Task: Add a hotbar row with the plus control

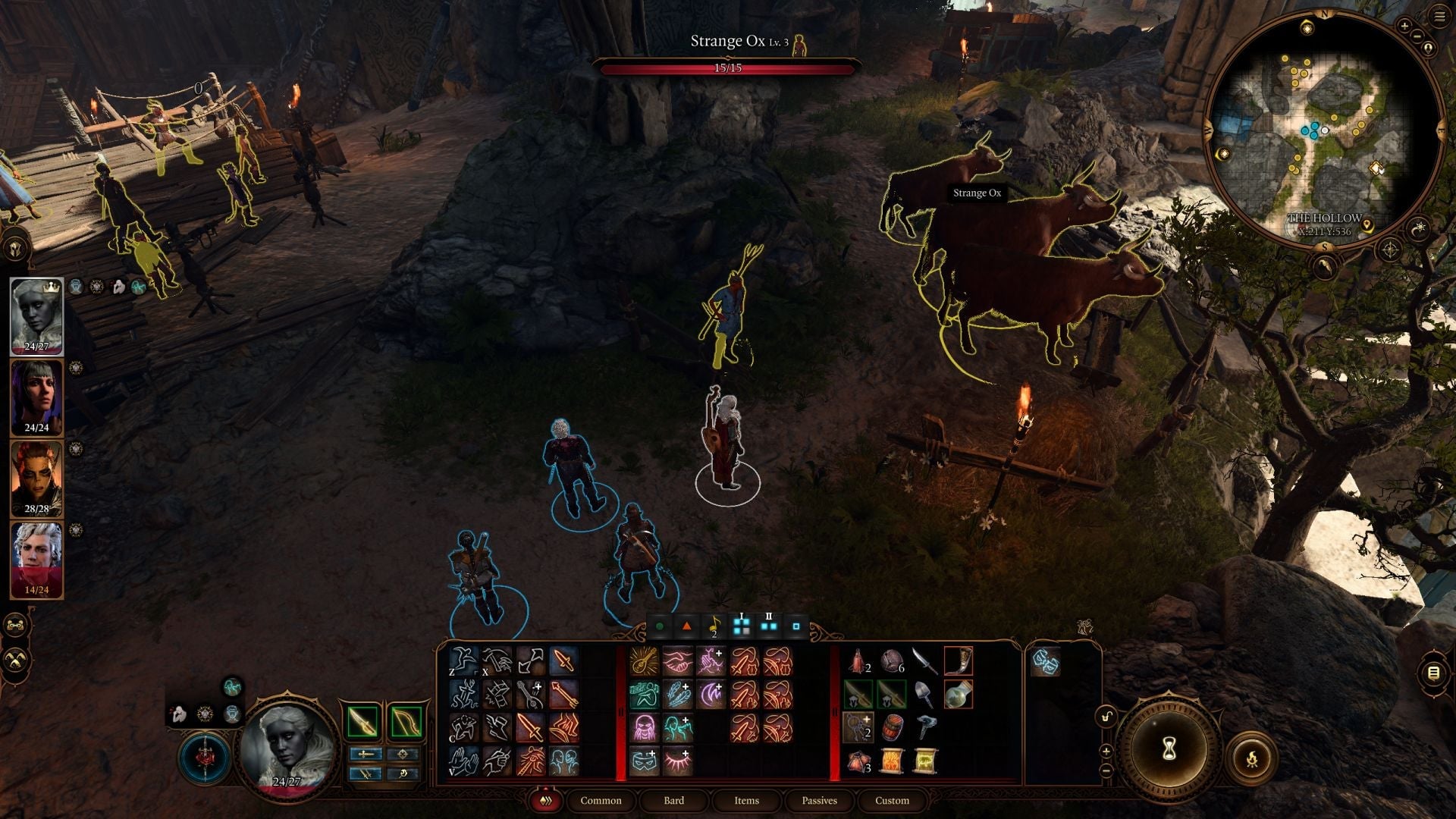Action: [x=1106, y=750]
